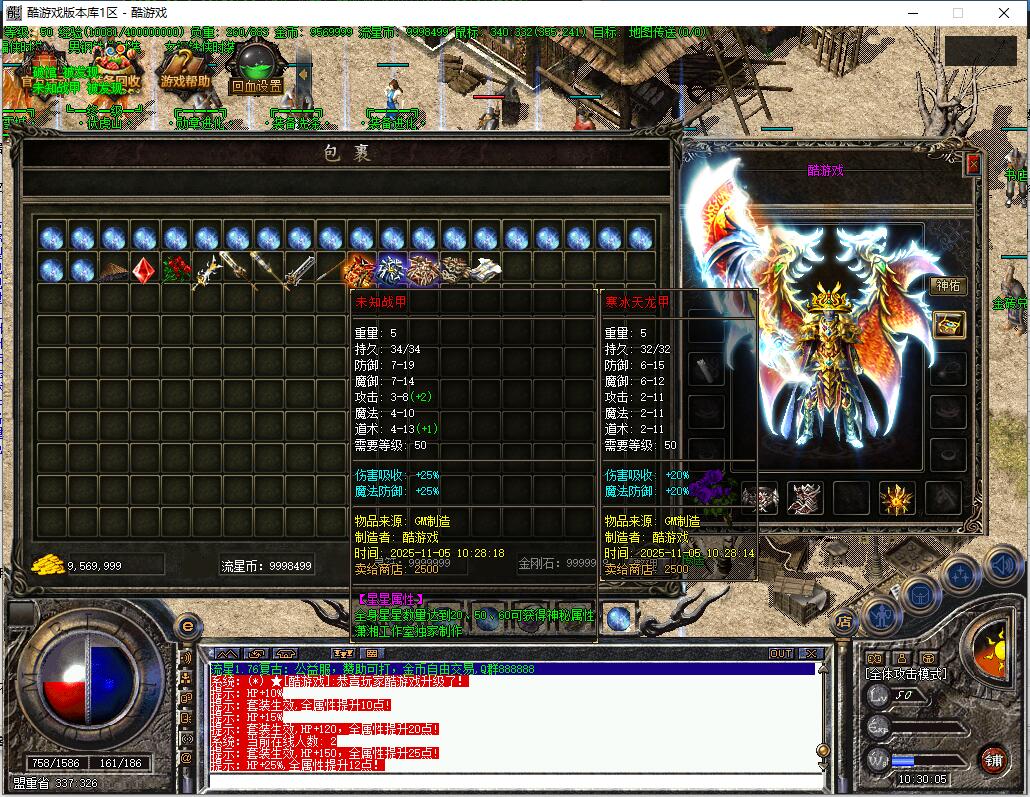Open the 游戏帮助 help menu
This screenshot has width=1030, height=797.
186,74
